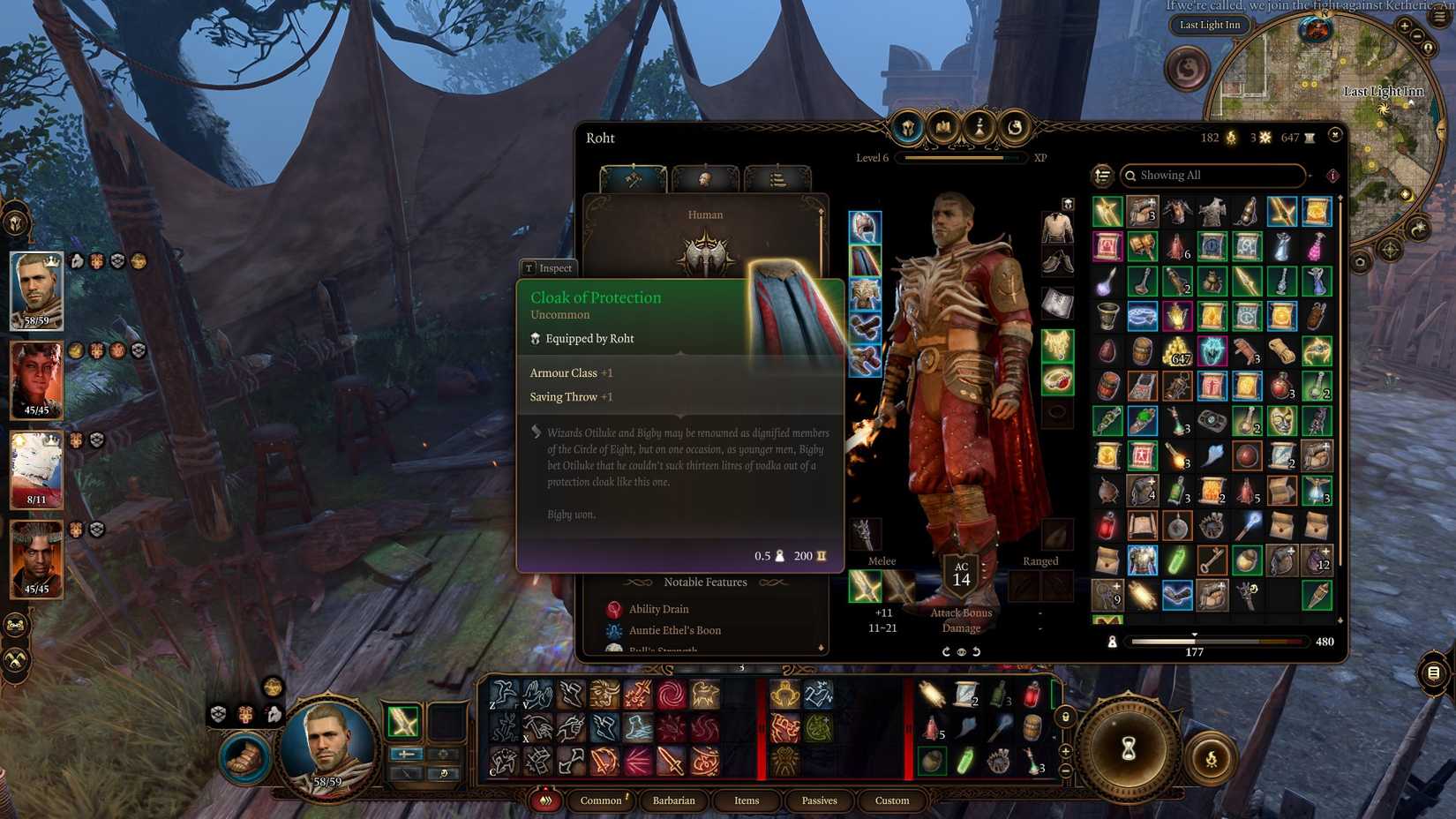Open the inventory sort options icon beside search
This screenshot has height=819, width=1456.
(x=1103, y=177)
